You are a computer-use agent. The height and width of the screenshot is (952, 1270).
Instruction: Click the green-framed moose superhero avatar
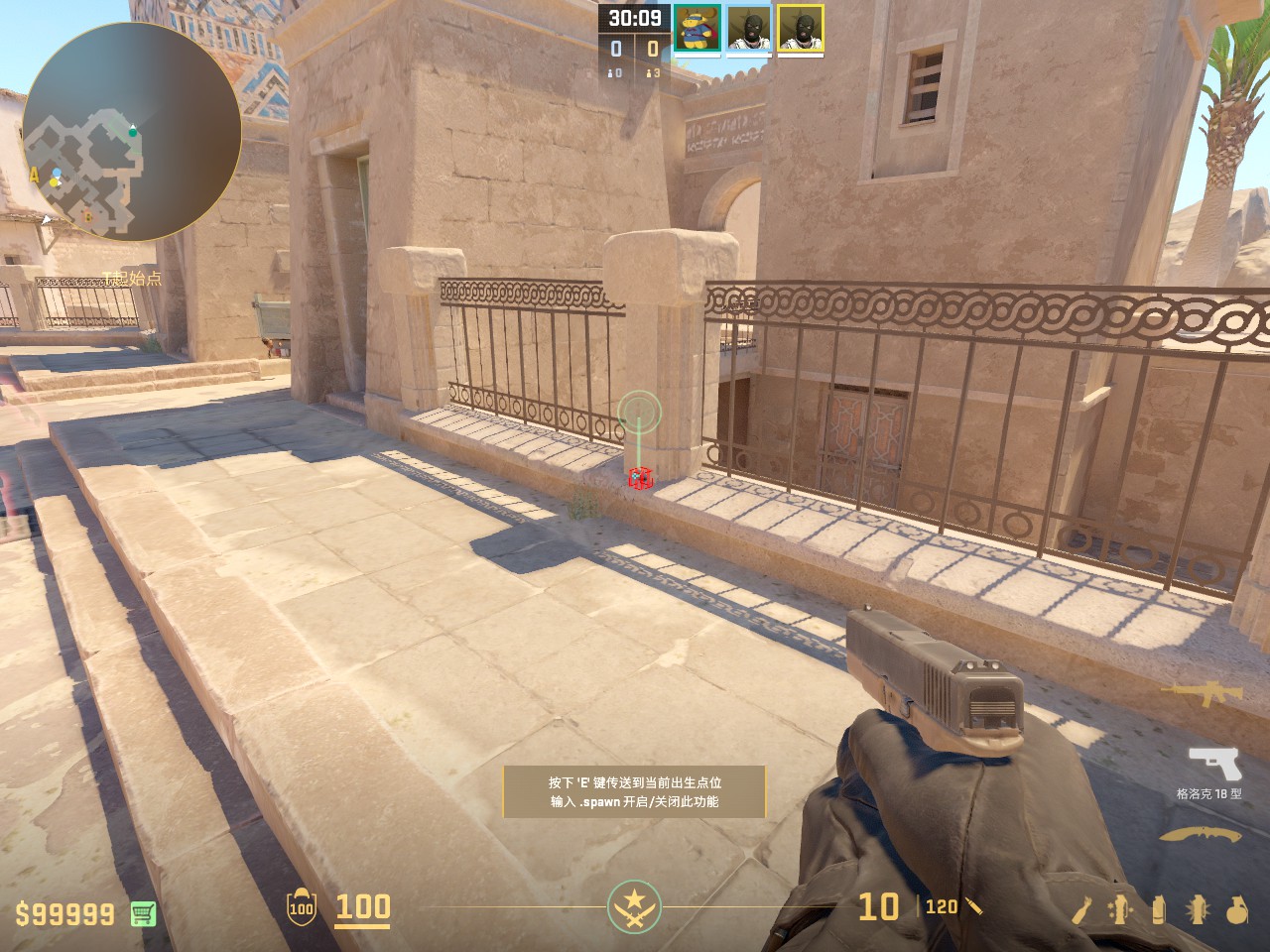click(x=698, y=28)
